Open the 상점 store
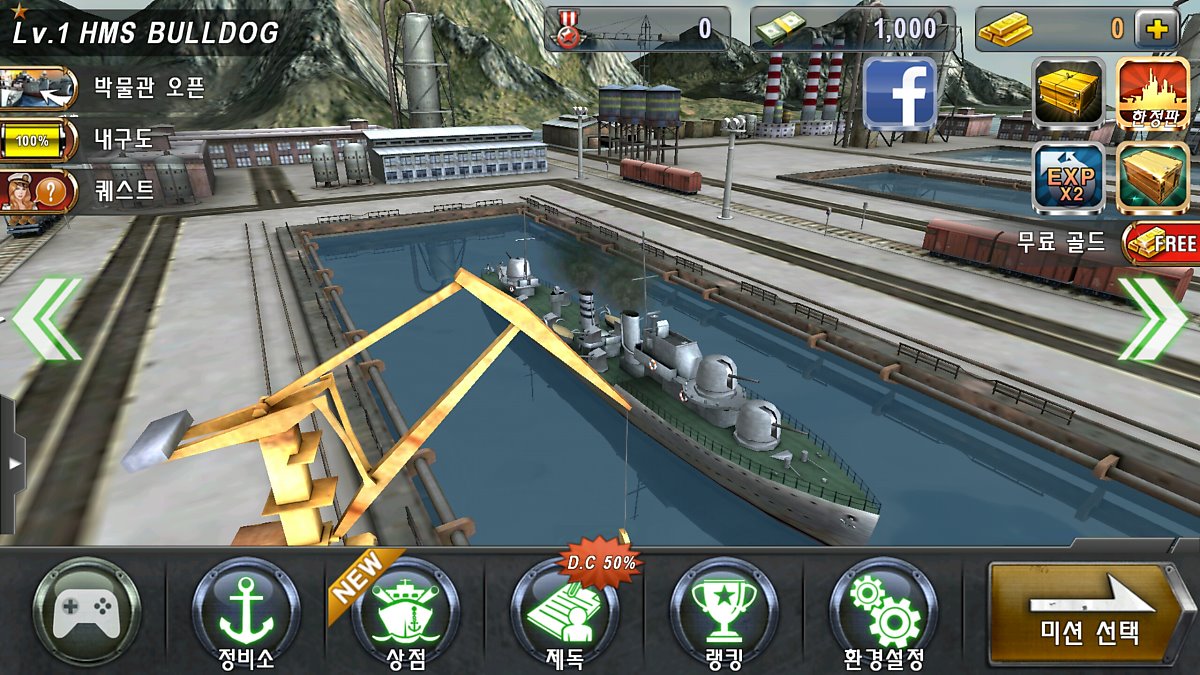This screenshot has height=675, width=1200. [405, 612]
